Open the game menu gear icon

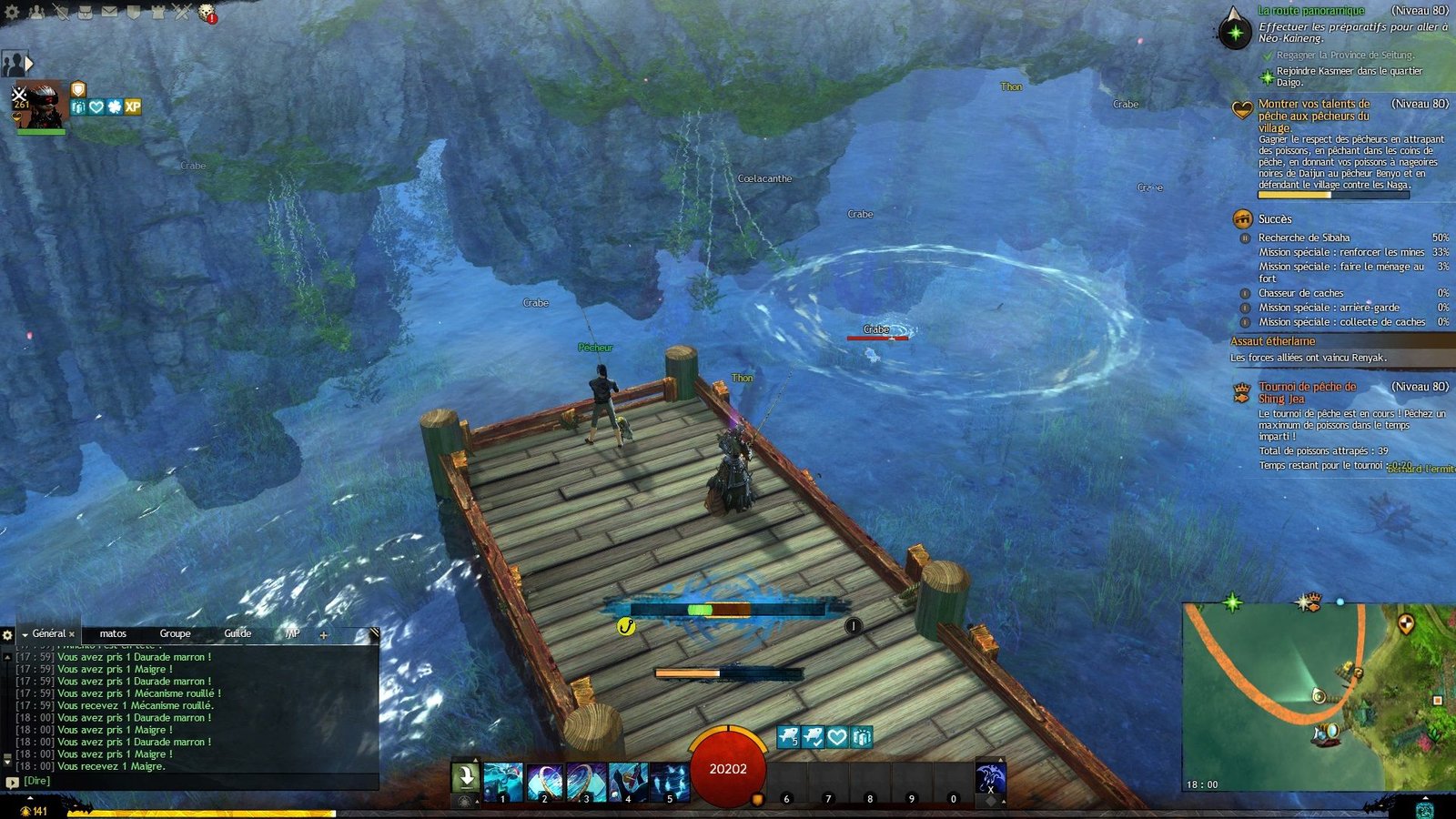click(x=12, y=12)
